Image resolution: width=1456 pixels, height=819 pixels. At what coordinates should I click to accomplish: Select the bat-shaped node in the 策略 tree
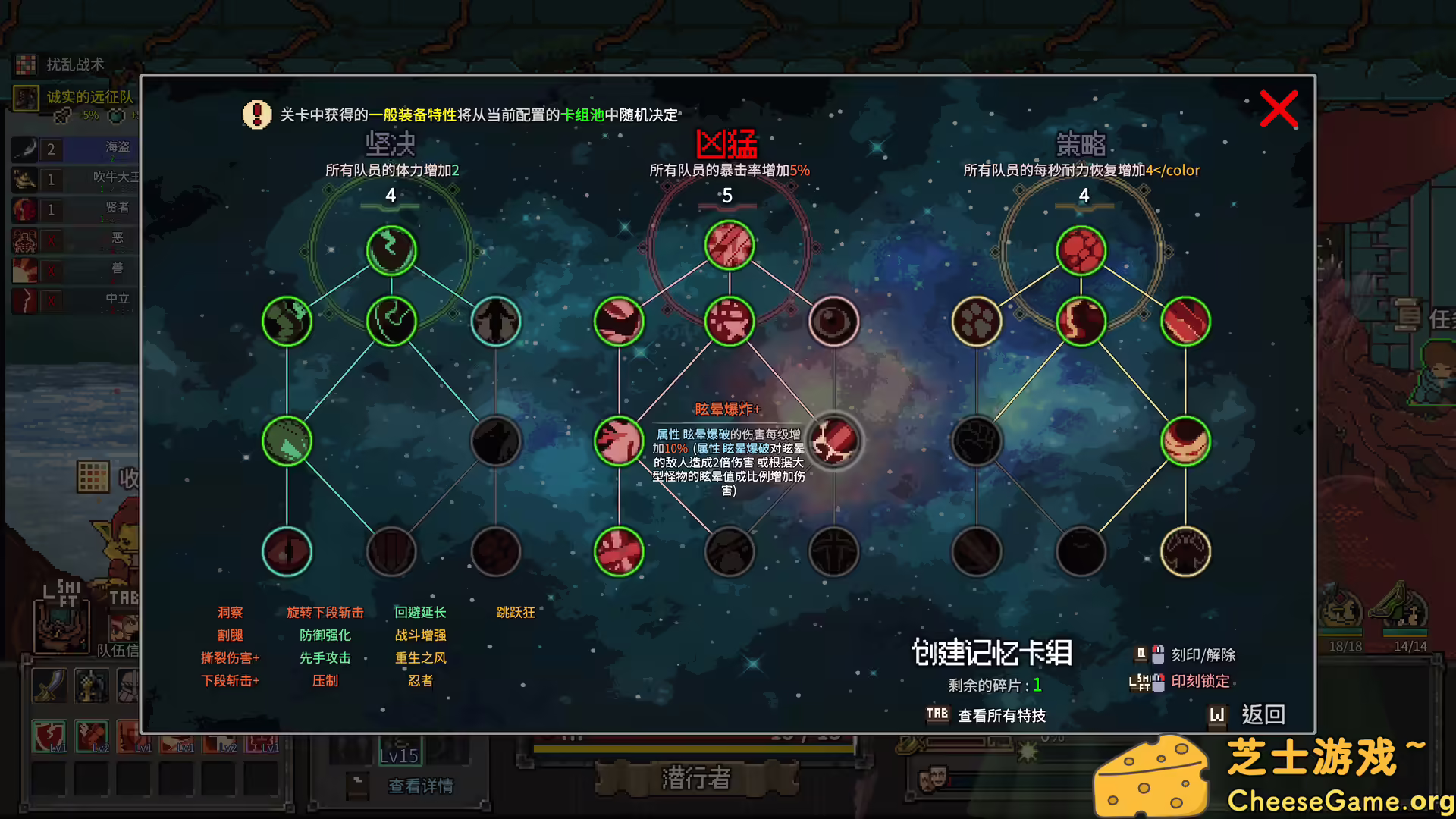click(1186, 552)
